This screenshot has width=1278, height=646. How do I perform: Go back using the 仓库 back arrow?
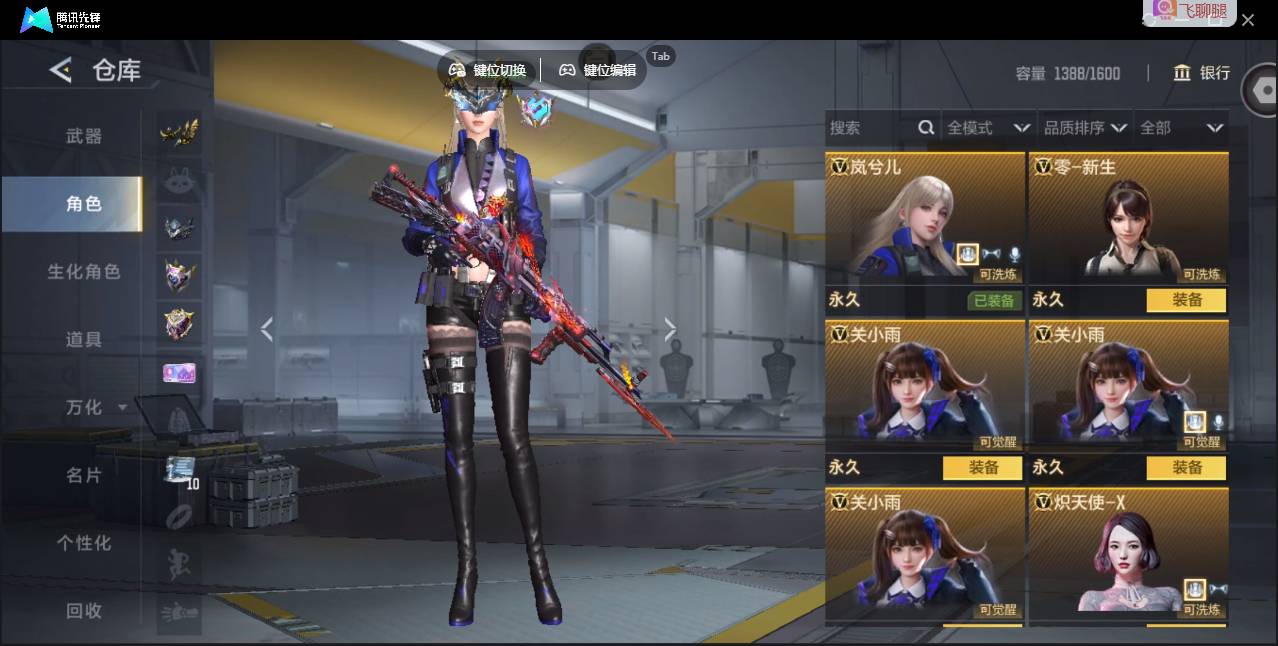pos(62,70)
